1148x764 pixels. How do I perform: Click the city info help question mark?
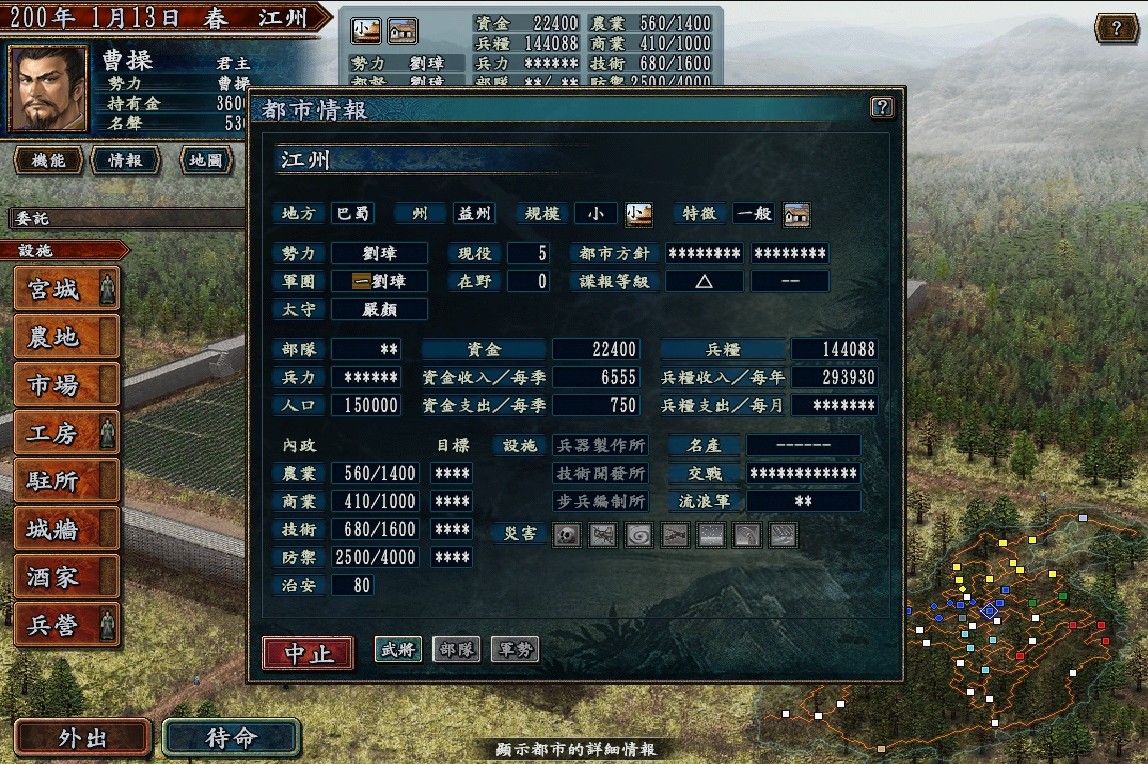click(881, 108)
